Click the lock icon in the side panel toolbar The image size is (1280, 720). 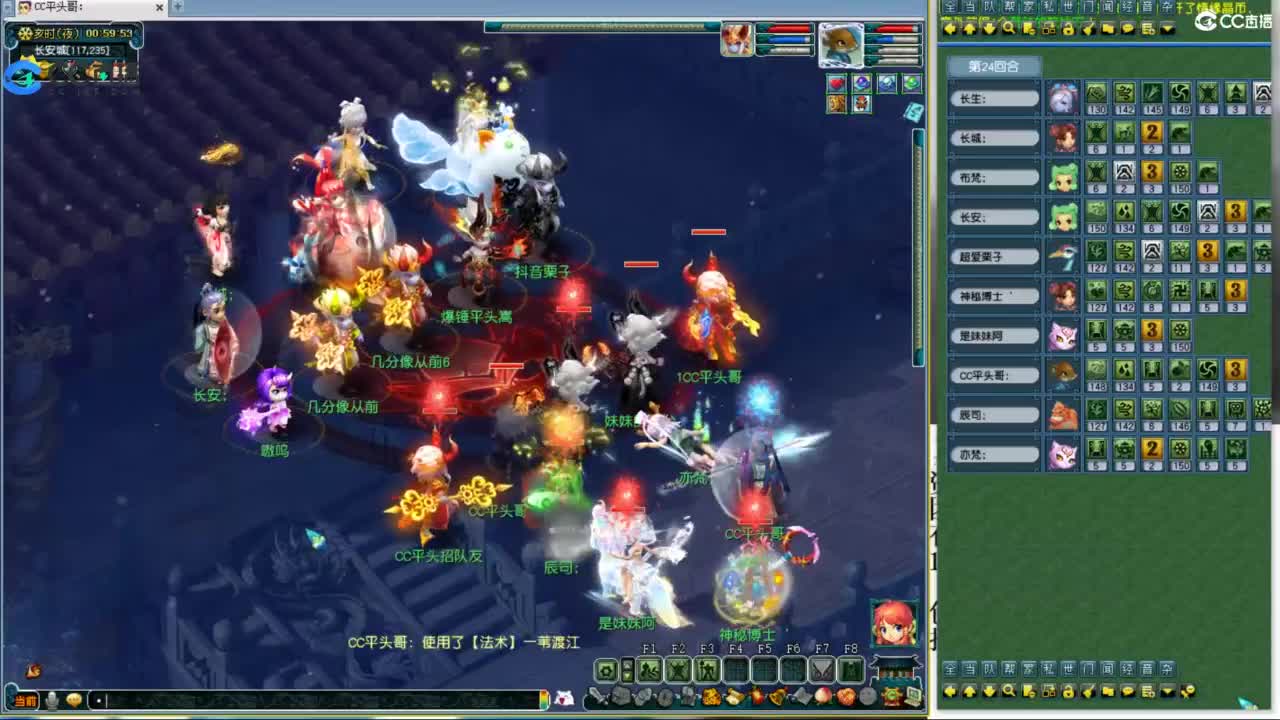click(x=1068, y=27)
